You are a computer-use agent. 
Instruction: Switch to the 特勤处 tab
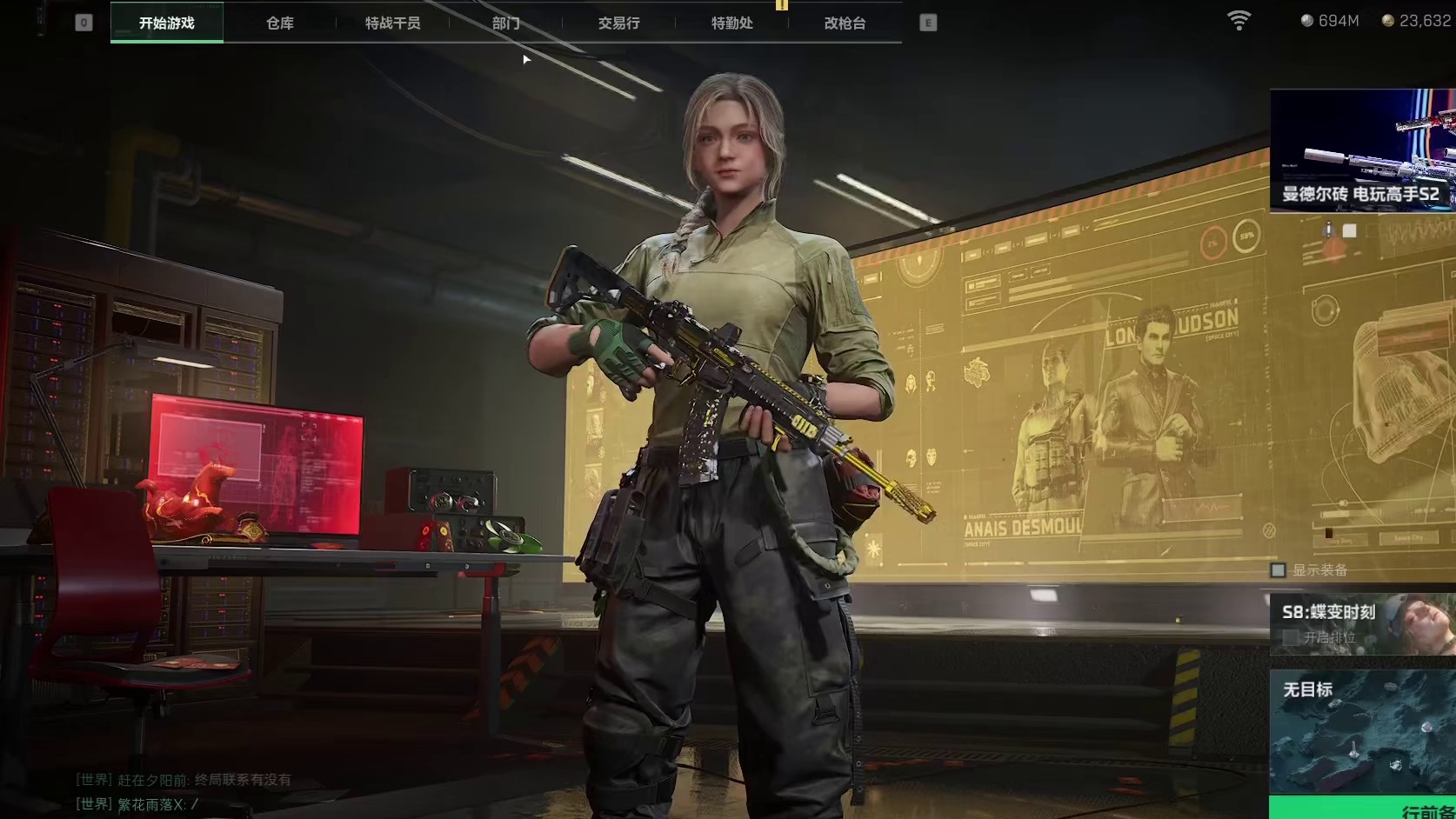pyautogui.click(x=731, y=23)
